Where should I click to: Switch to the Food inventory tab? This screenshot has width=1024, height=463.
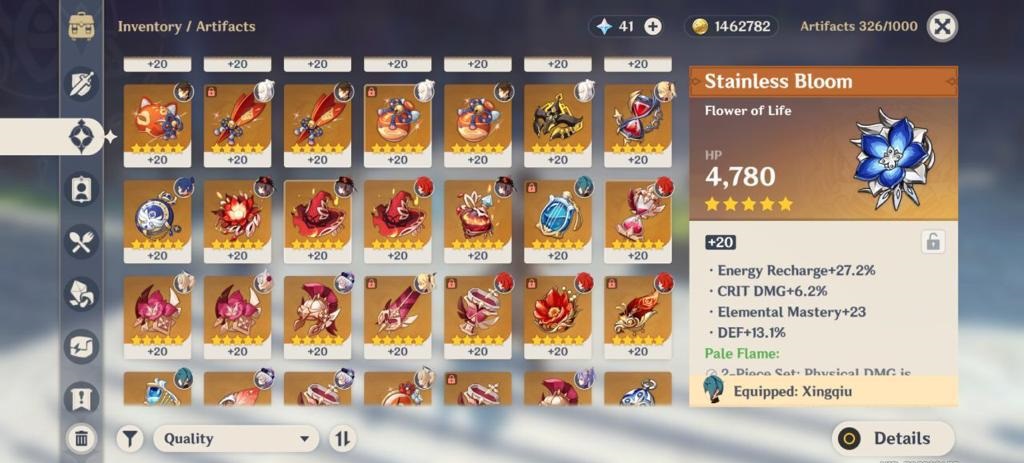[x=82, y=240]
